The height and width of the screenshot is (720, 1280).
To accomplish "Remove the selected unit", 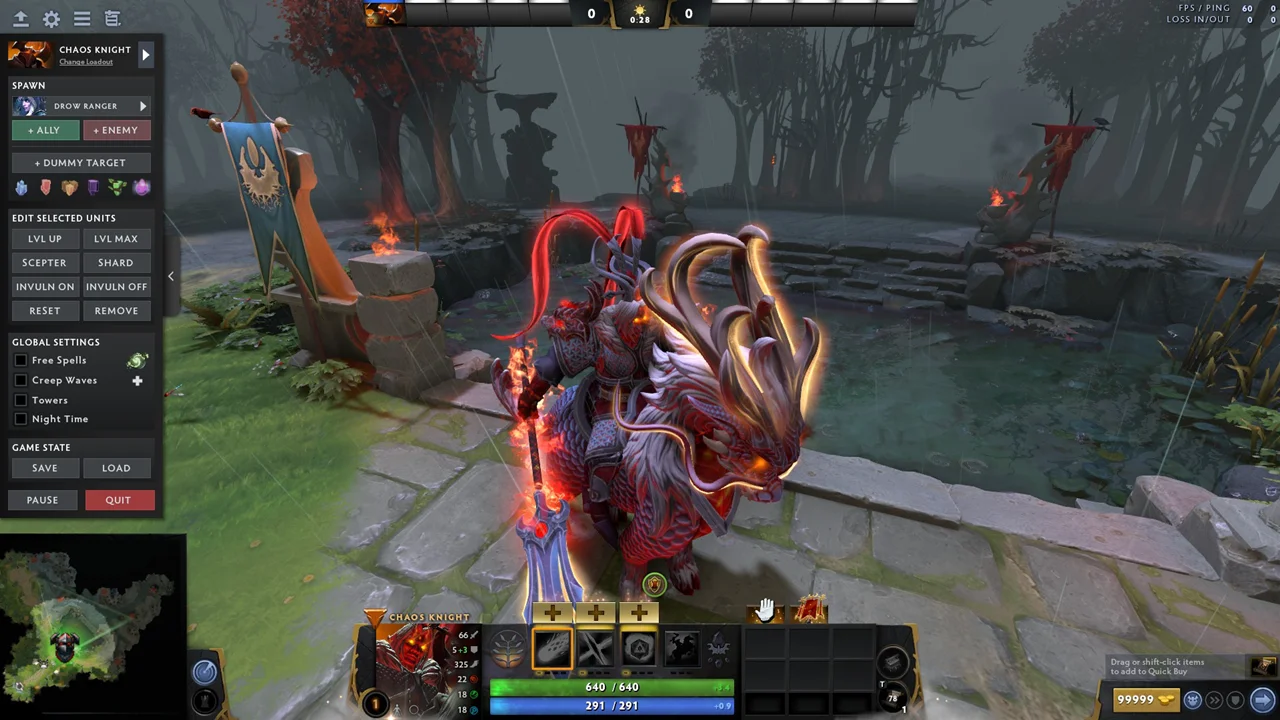I will tap(116, 311).
